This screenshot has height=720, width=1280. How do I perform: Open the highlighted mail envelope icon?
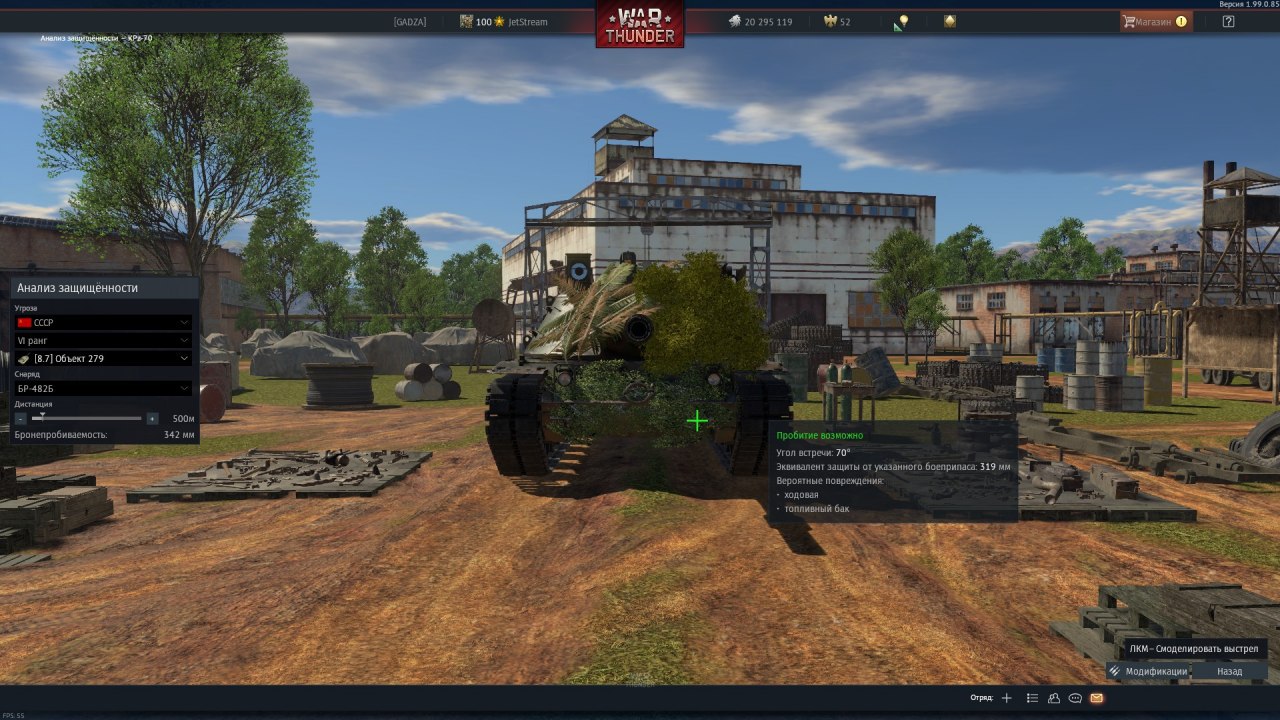point(1097,698)
